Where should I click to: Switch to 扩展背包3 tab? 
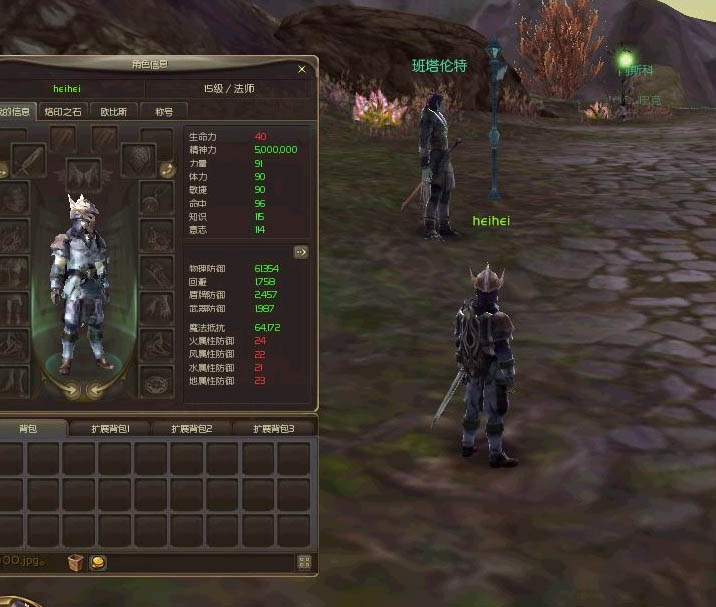[274, 428]
